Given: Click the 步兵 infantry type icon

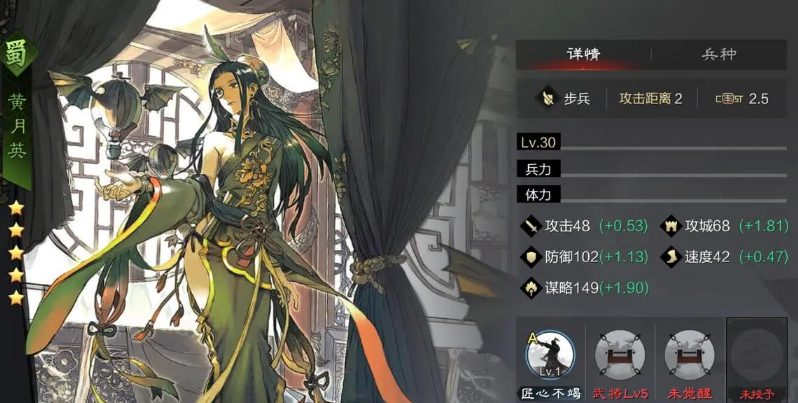Looking at the screenshot, I should [546, 98].
